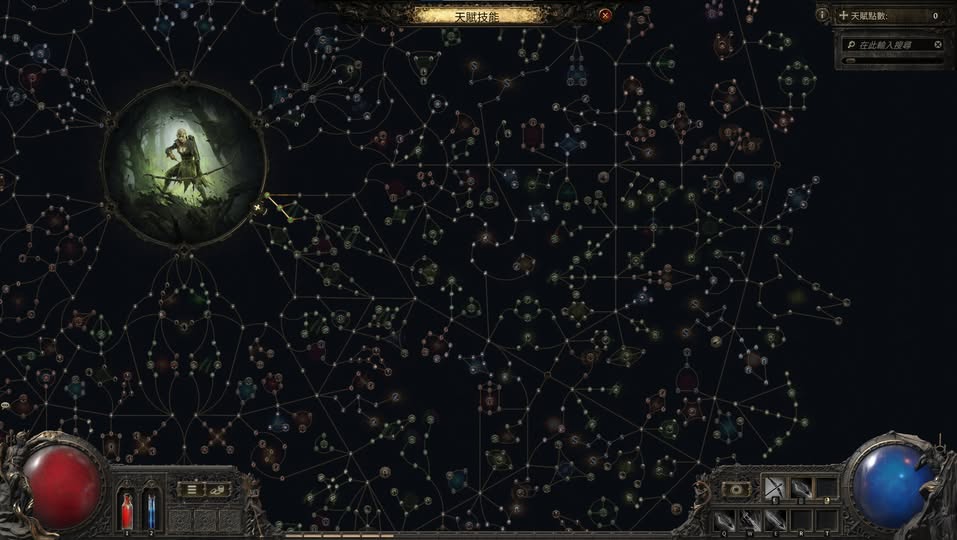Activate the Q skill slot
Screen dimensions: 957x540
click(x=722, y=519)
